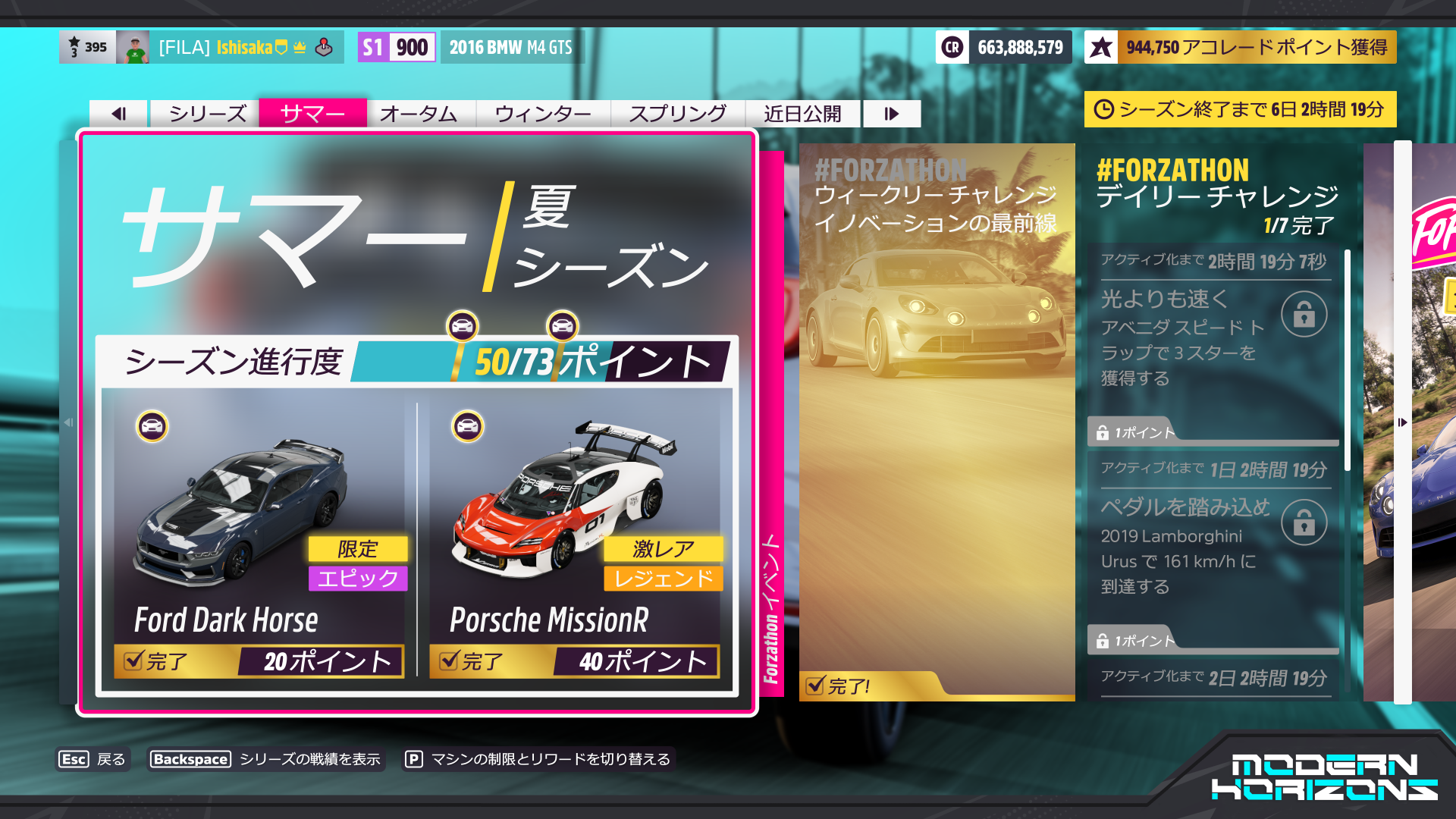Click the lock icon on the ペダルを踏み込め challenge

point(1304,522)
